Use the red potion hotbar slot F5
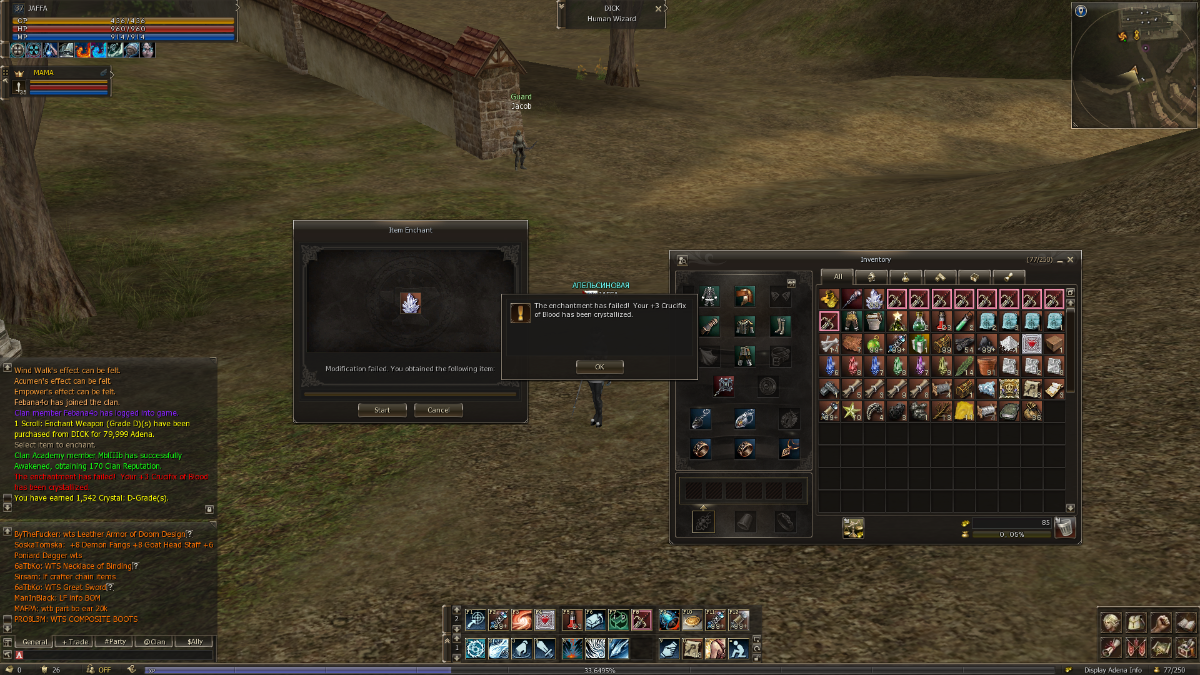This screenshot has height=675, width=1200. pyautogui.click(x=573, y=620)
